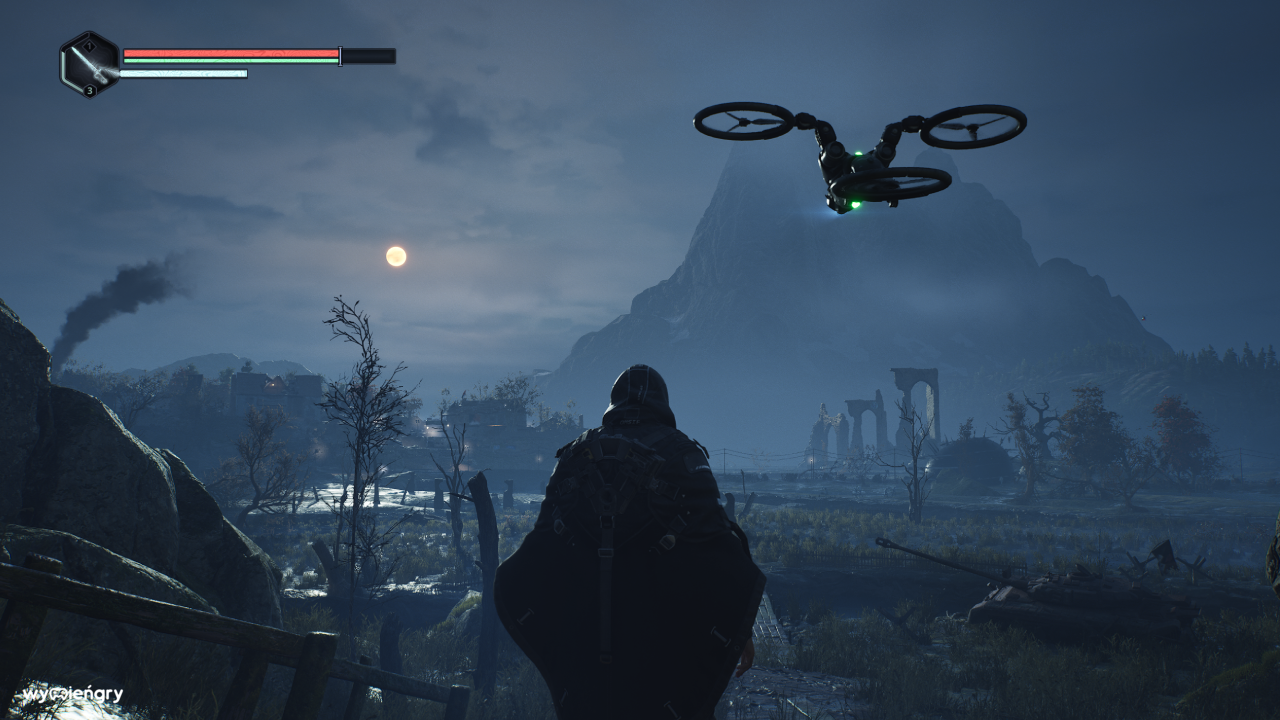1280x720 pixels.
Task: Select the hexagonal sword weapon icon
Action: [90, 65]
